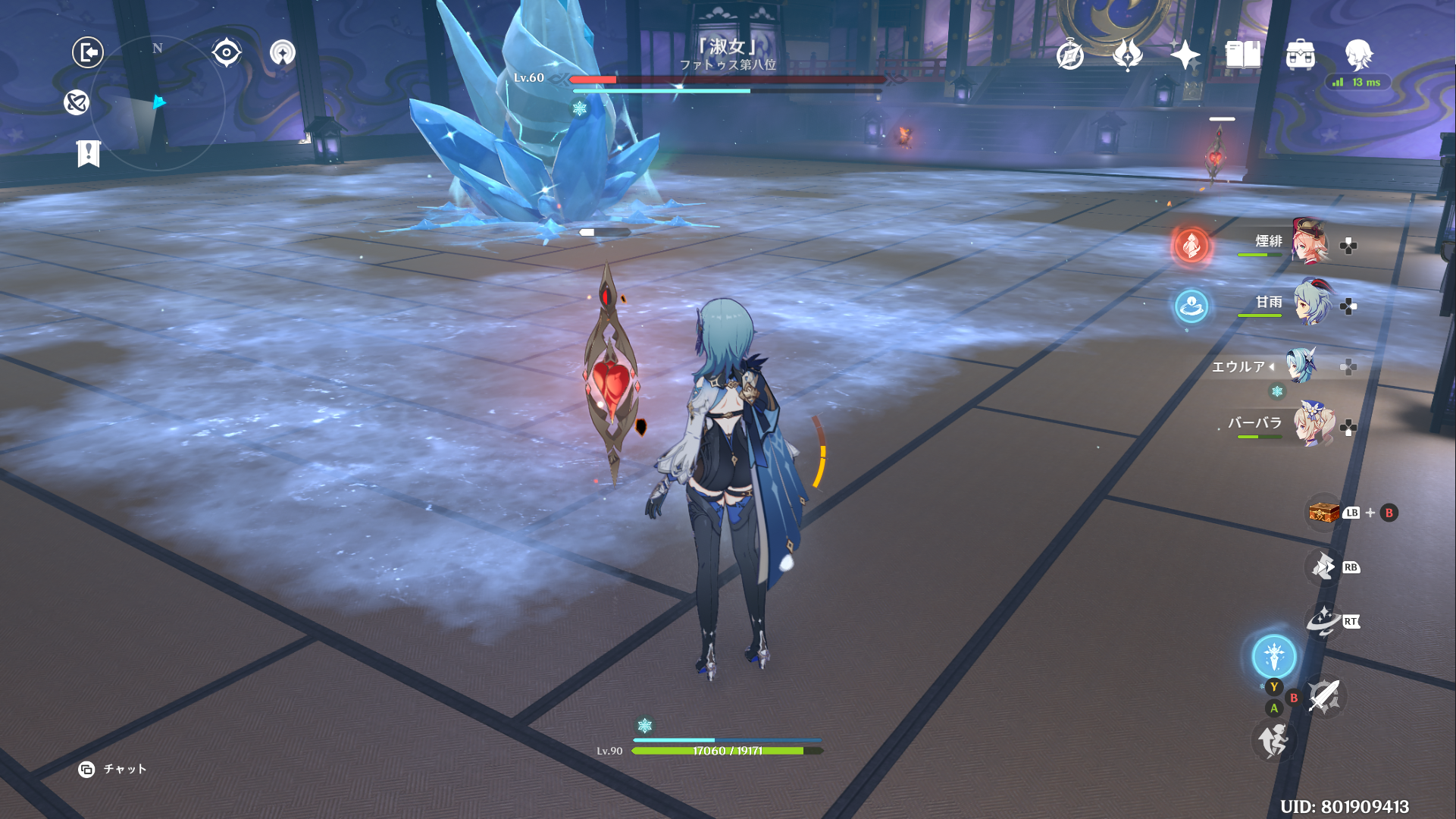1456x819 pixels.
Task: Open the Adventurer Handbook book icon
Action: [x=1243, y=55]
